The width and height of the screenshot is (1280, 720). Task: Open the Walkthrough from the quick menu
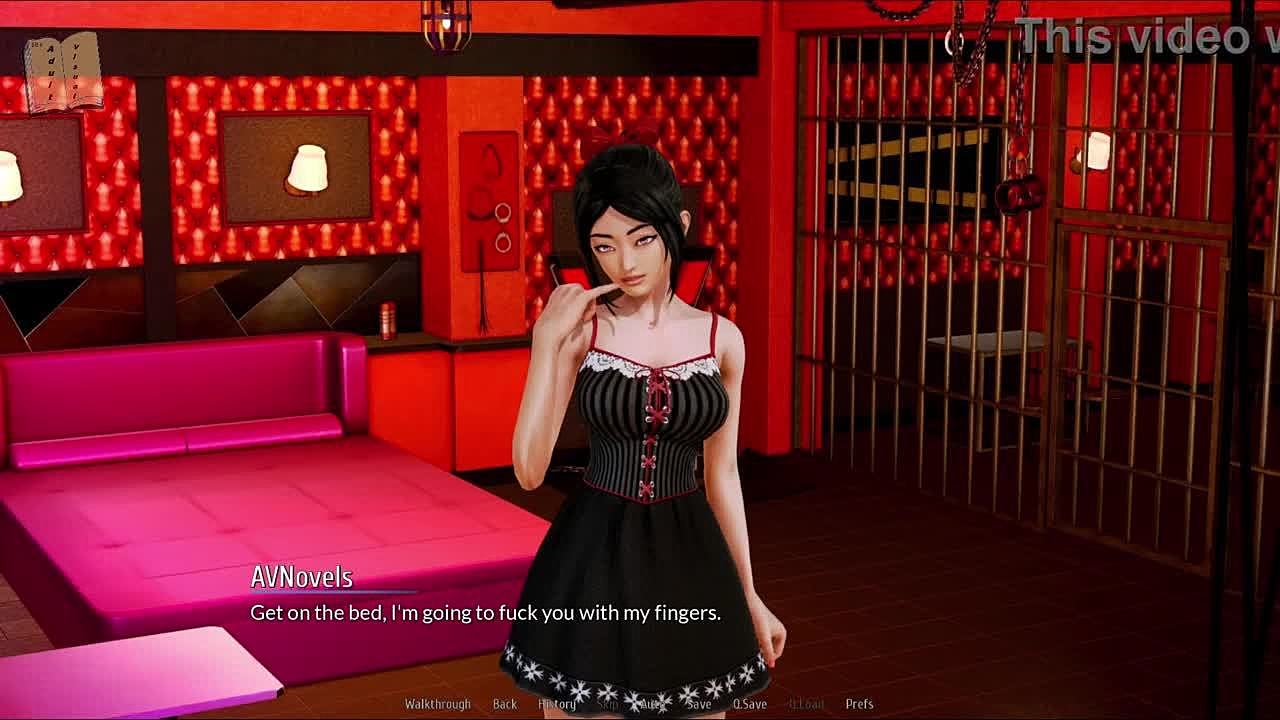click(x=437, y=704)
